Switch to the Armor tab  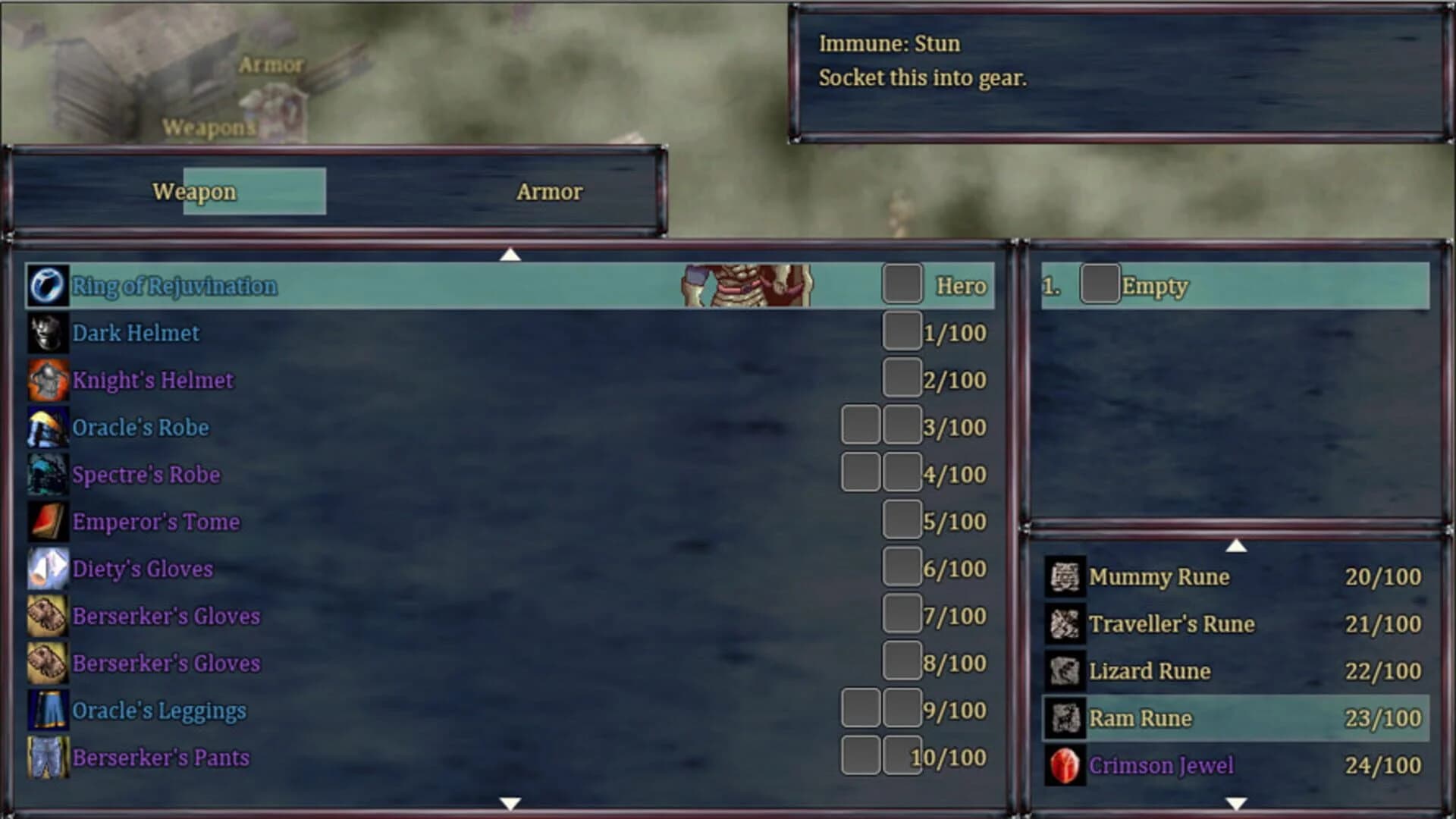(x=548, y=192)
